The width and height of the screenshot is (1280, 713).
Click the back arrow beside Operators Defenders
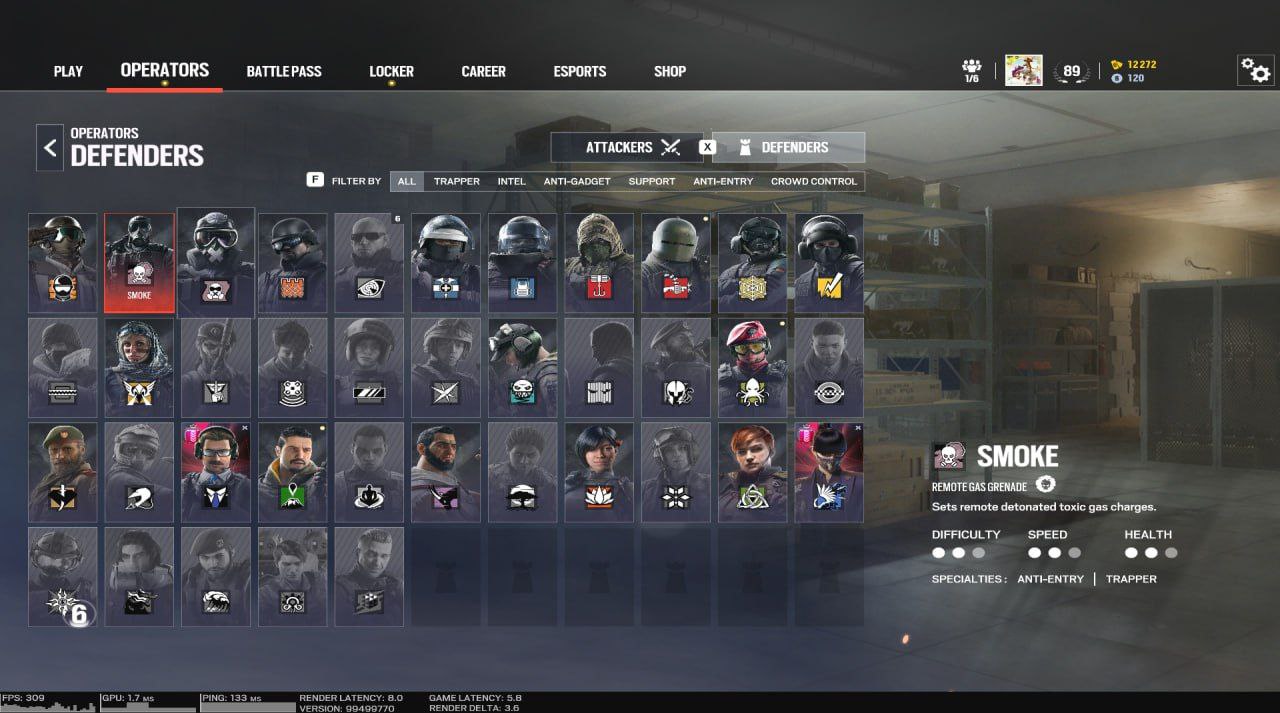coord(49,148)
